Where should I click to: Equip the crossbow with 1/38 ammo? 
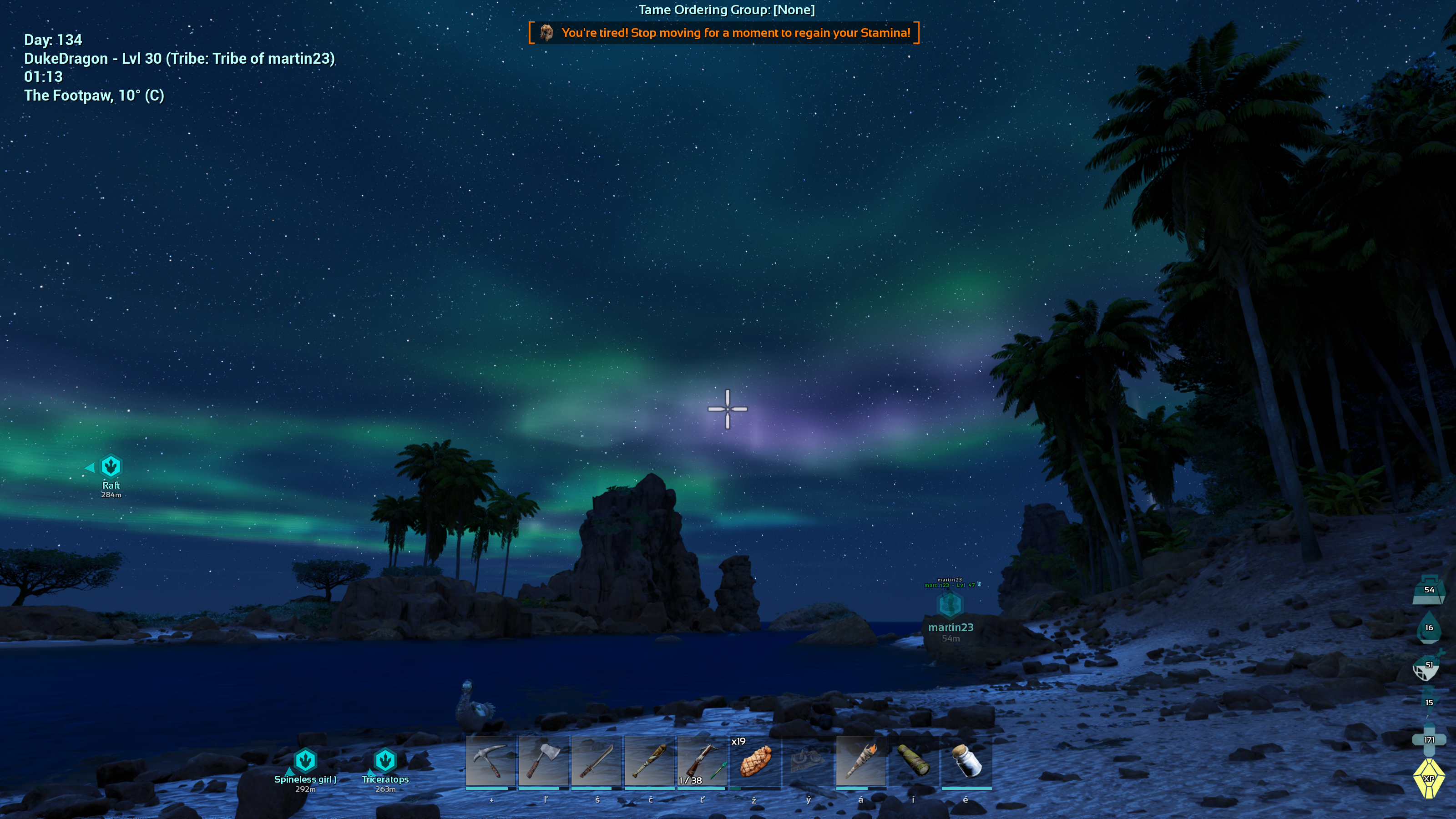[702, 761]
